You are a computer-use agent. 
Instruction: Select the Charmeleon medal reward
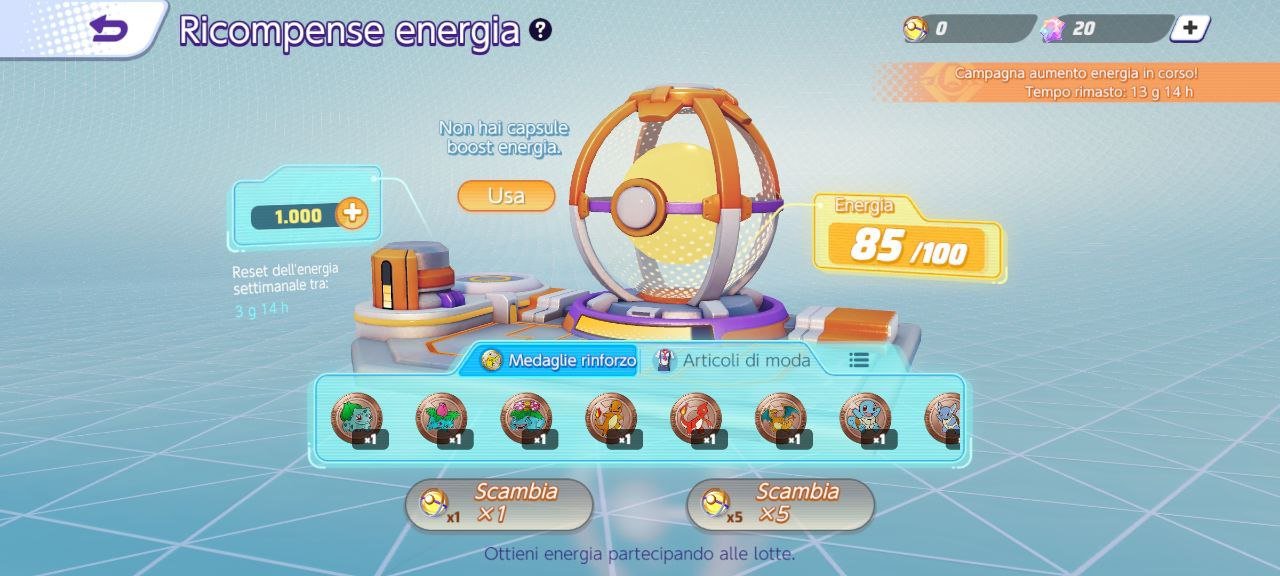coord(697,418)
